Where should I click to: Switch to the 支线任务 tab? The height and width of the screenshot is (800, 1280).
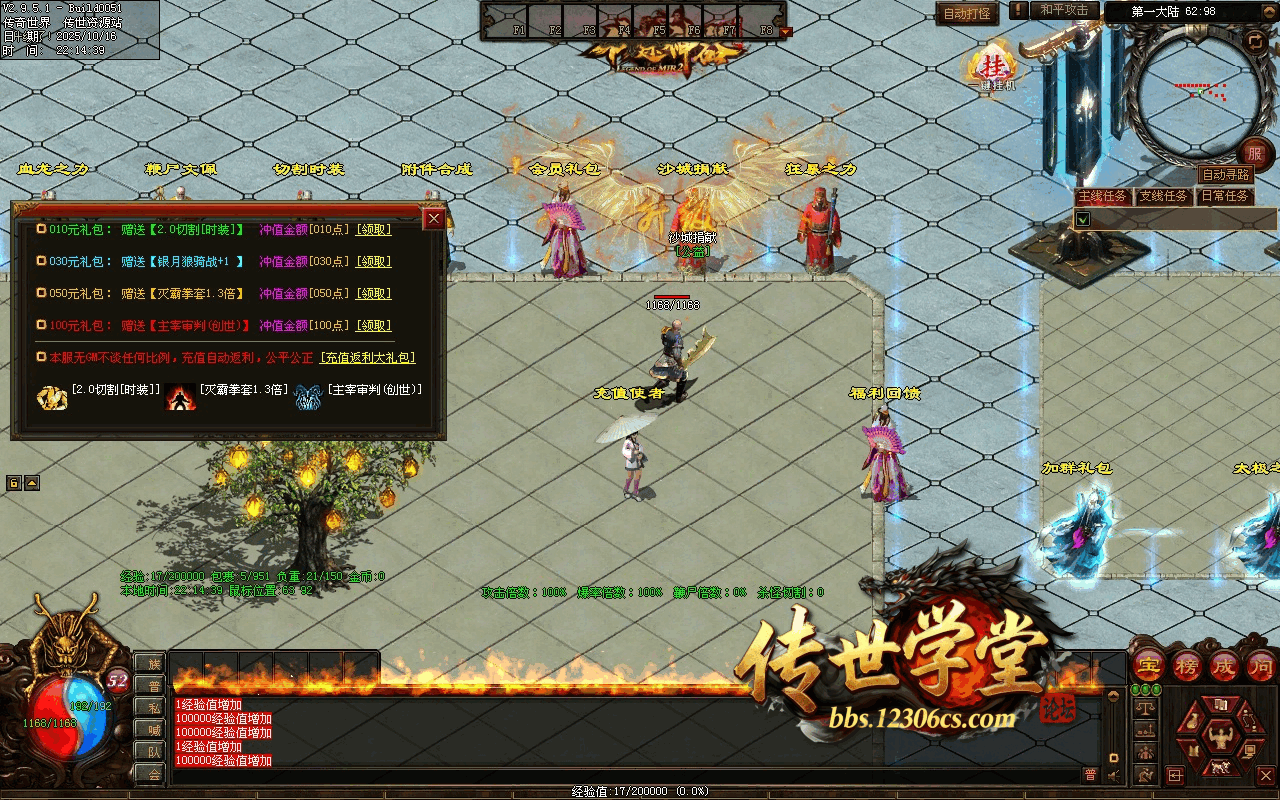(1164, 196)
